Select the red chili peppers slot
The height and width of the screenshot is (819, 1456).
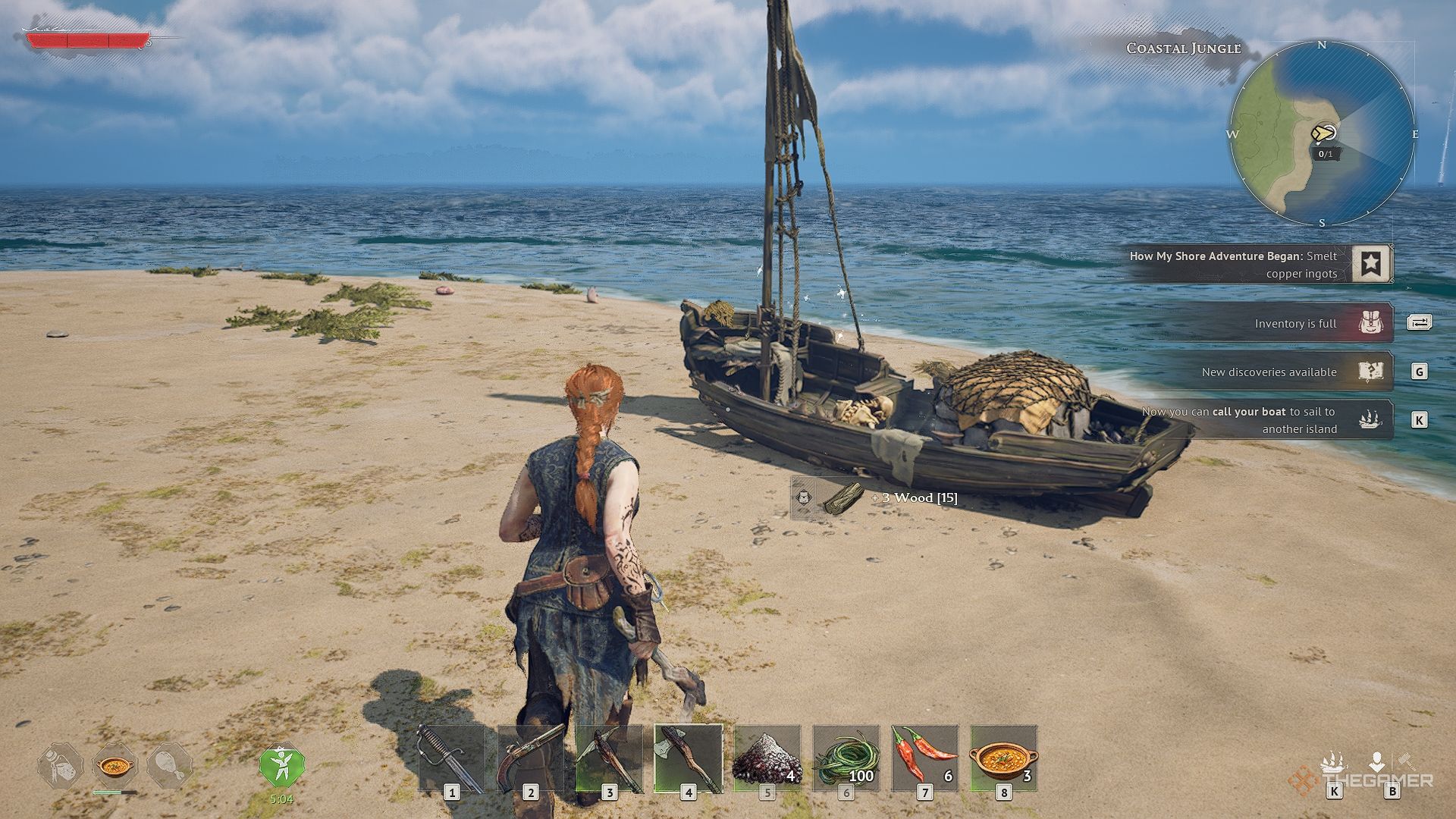(924, 758)
